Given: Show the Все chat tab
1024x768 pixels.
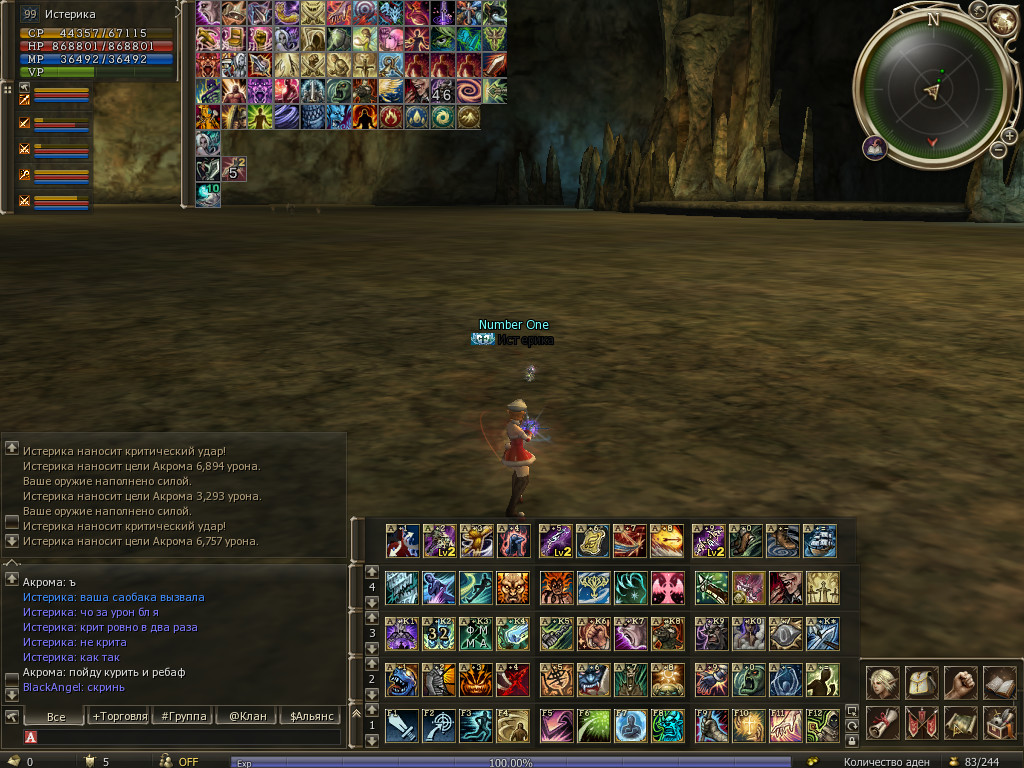Looking at the screenshot, I should tap(56, 716).
